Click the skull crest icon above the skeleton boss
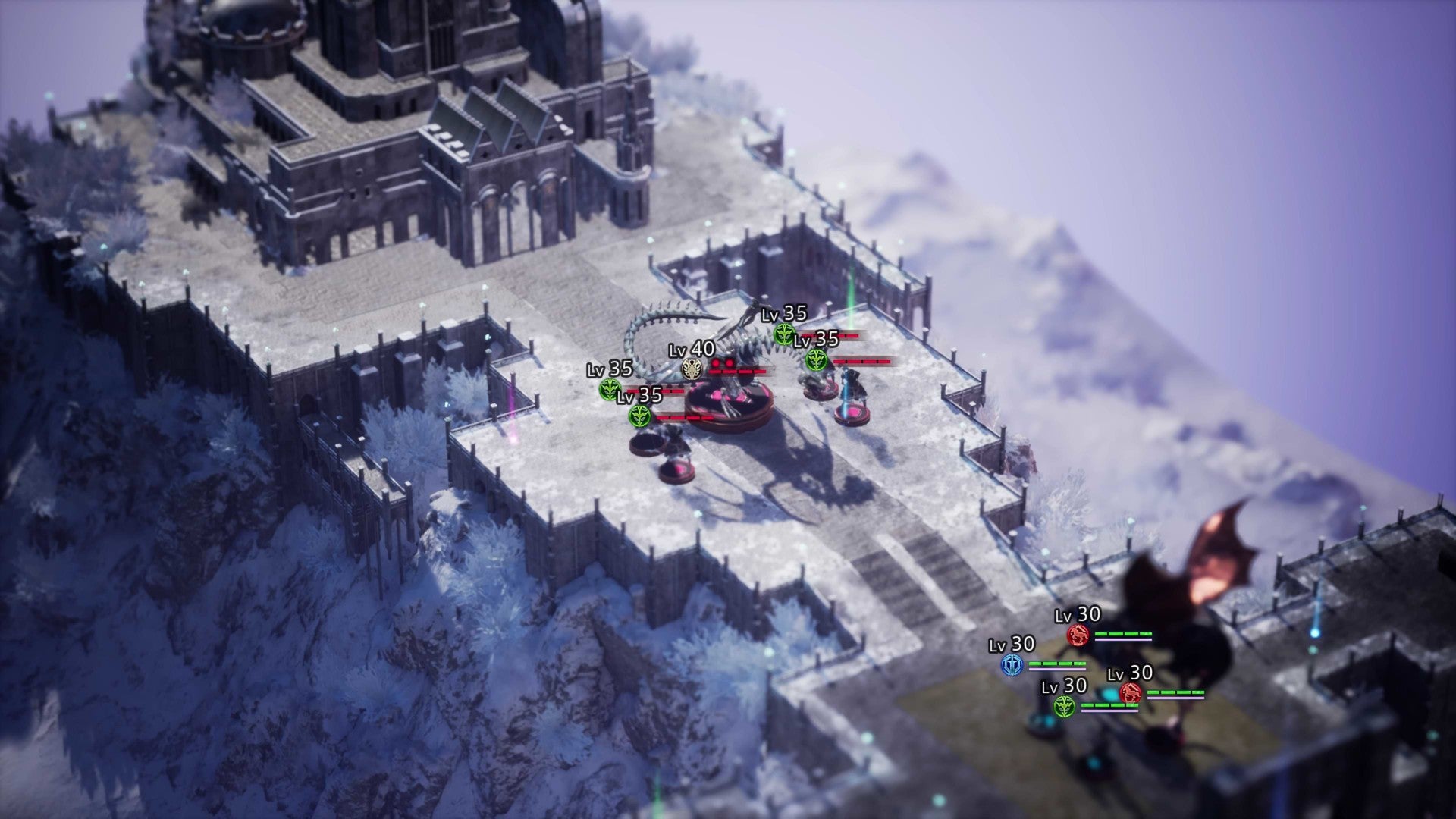This screenshot has width=1456, height=819. pyautogui.click(x=692, y=369)
